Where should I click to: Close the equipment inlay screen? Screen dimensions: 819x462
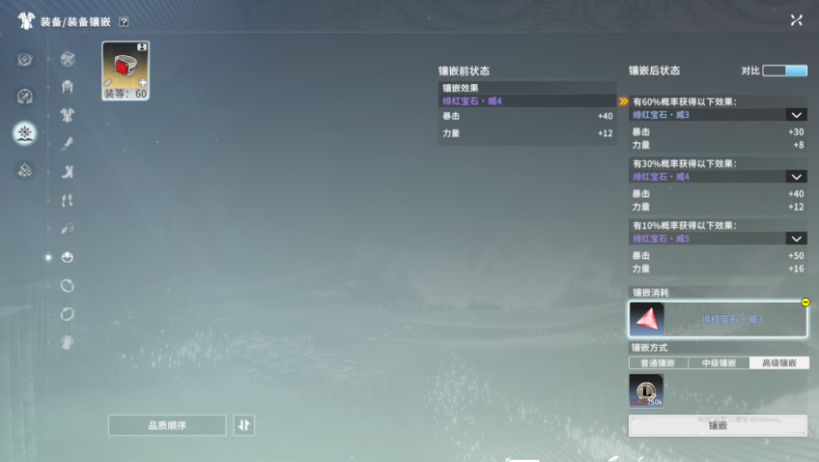[x=796, y=20]
